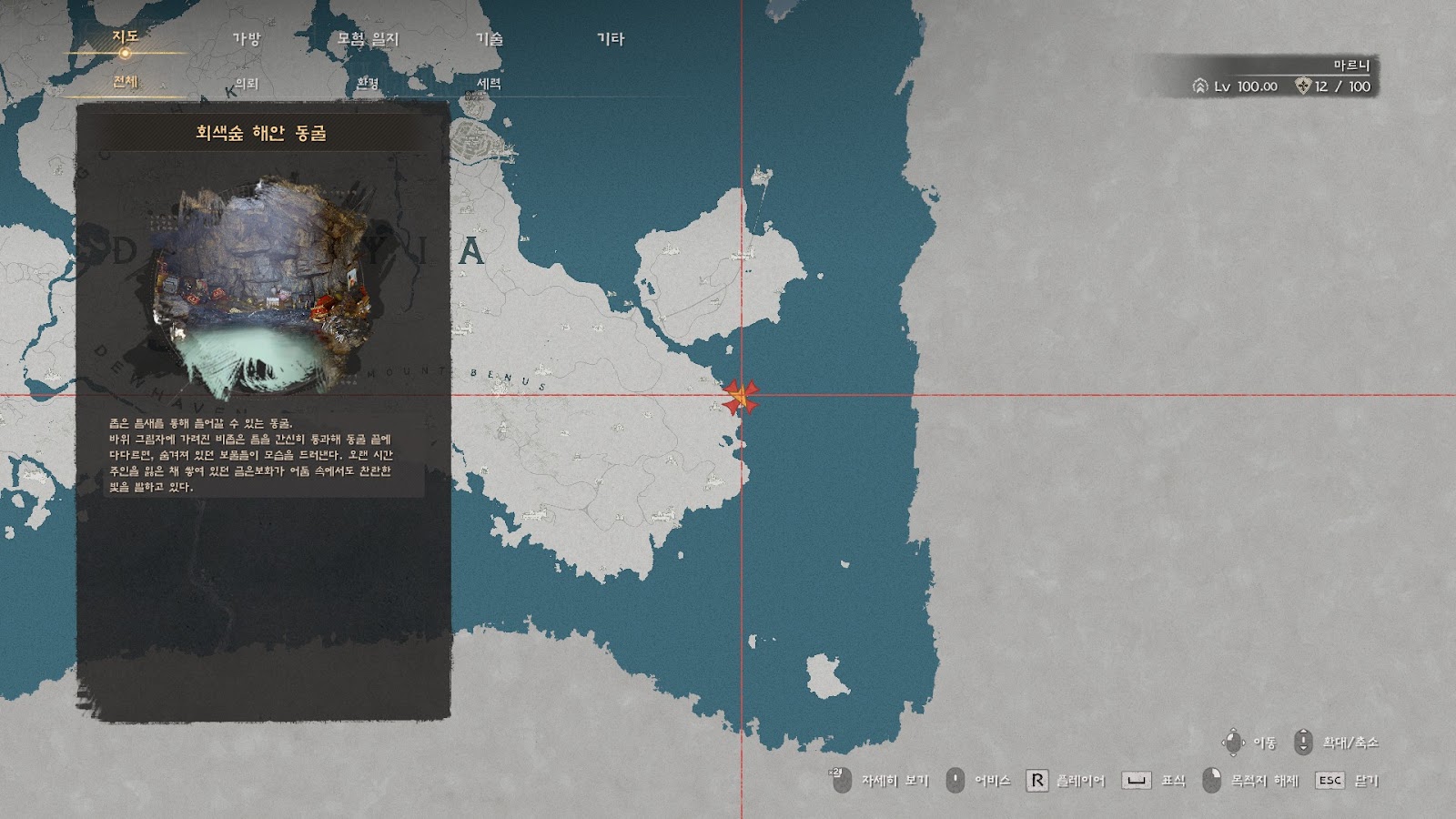The height and width of the screenshot is (819, 1456).
Task: Switch to the 기술 skills tab
Action: point(489,38)
